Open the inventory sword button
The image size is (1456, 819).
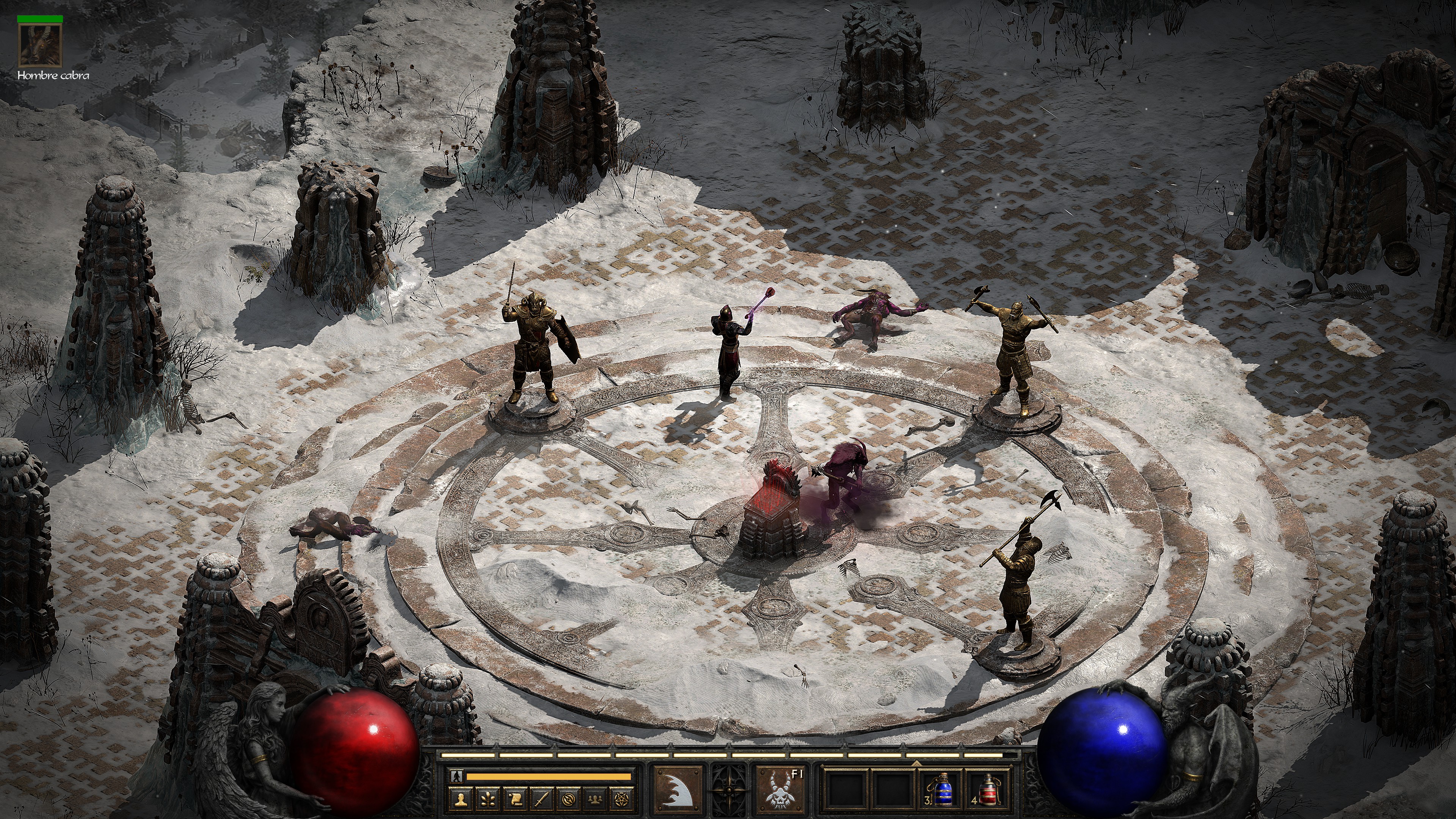tap(541, 799)
